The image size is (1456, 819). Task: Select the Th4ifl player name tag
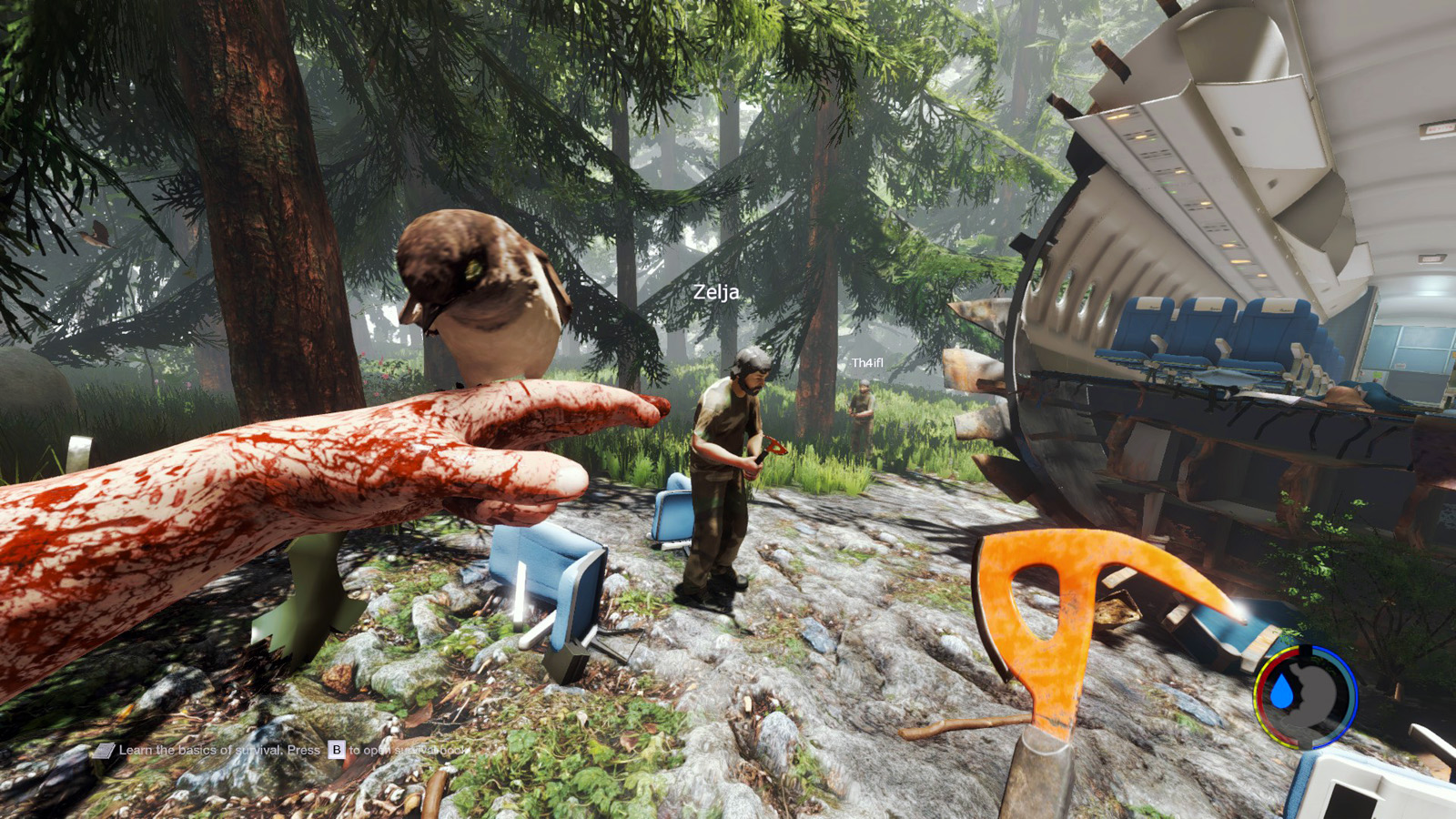867,363
